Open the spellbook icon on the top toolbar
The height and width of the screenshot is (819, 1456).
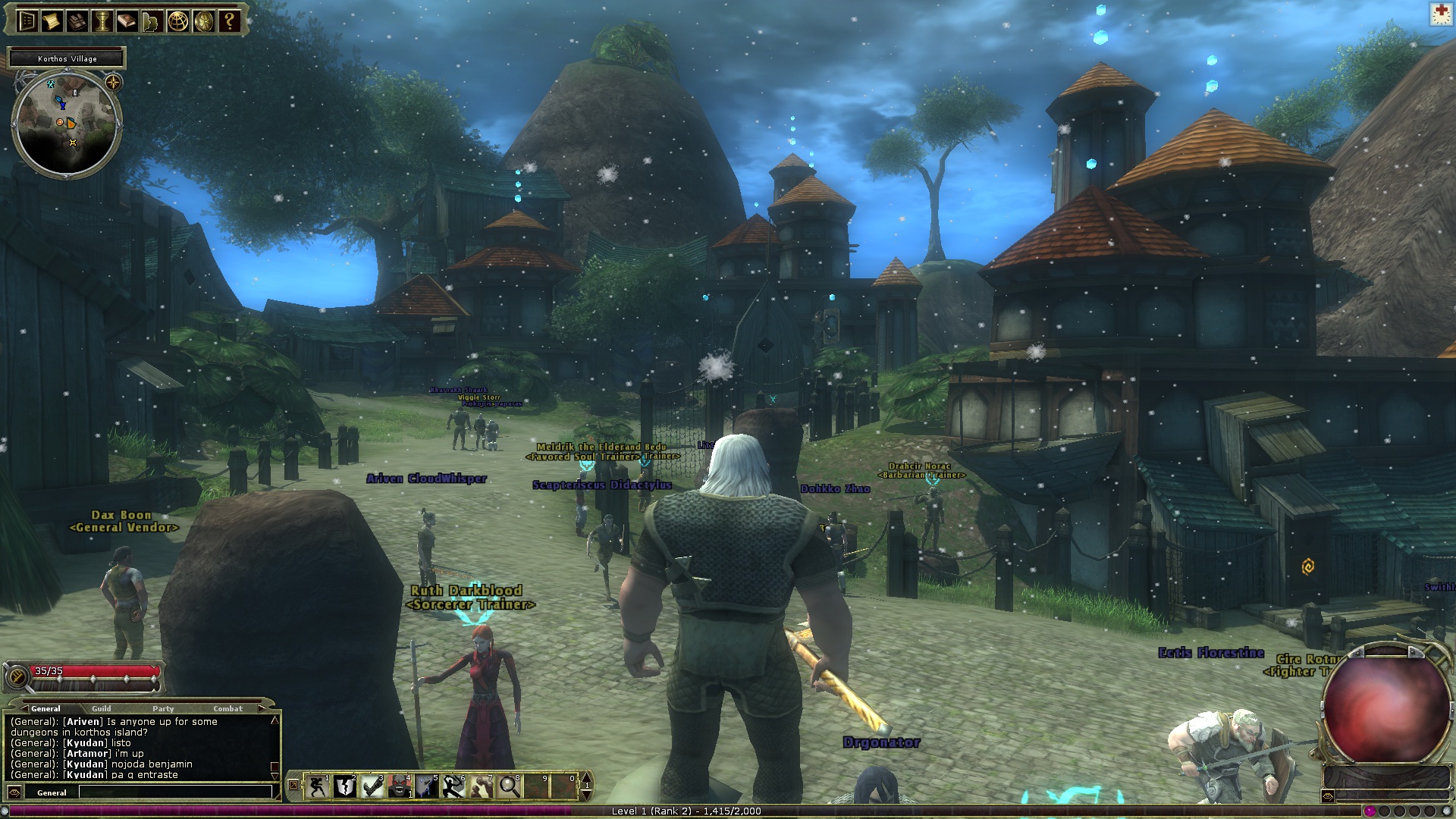coord(126,20)
